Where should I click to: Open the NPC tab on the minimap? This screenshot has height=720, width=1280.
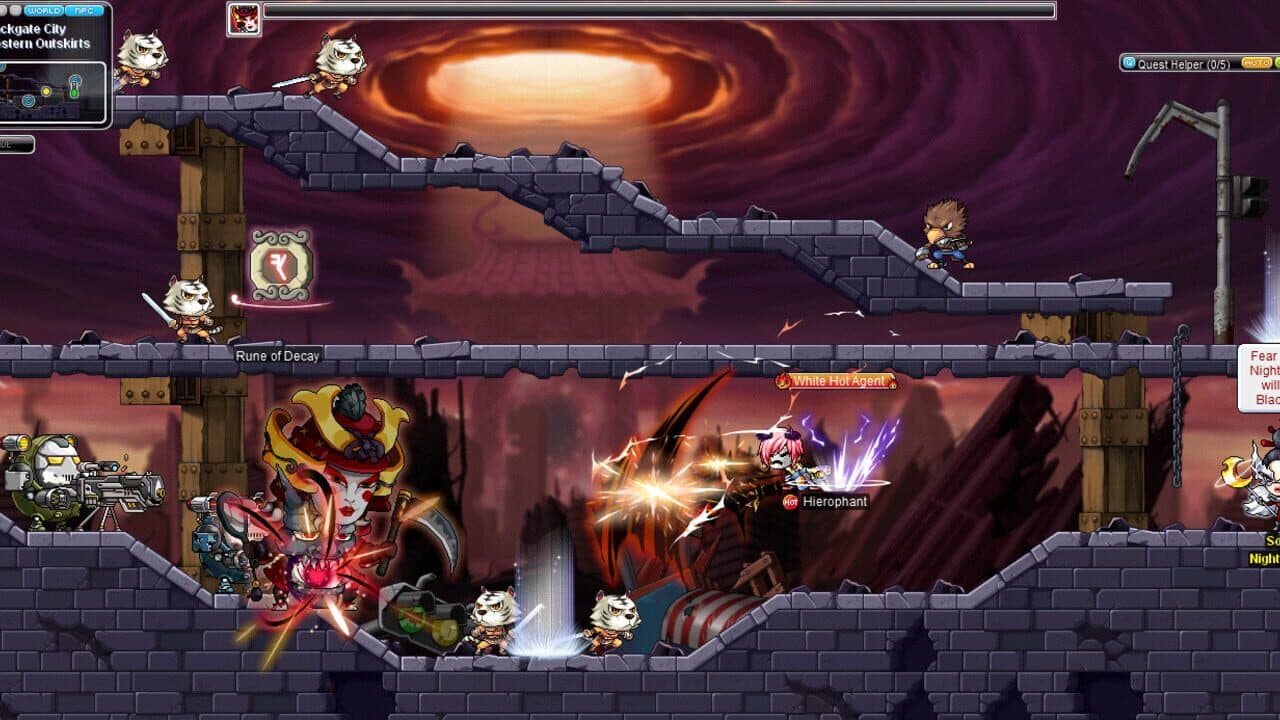pos(83,9)
